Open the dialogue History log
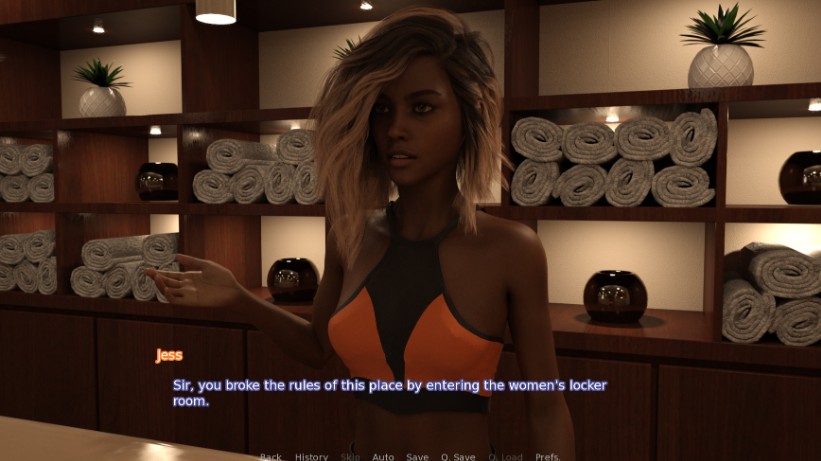The height and width of the screenshot is (461, 821). pos(311,456)
